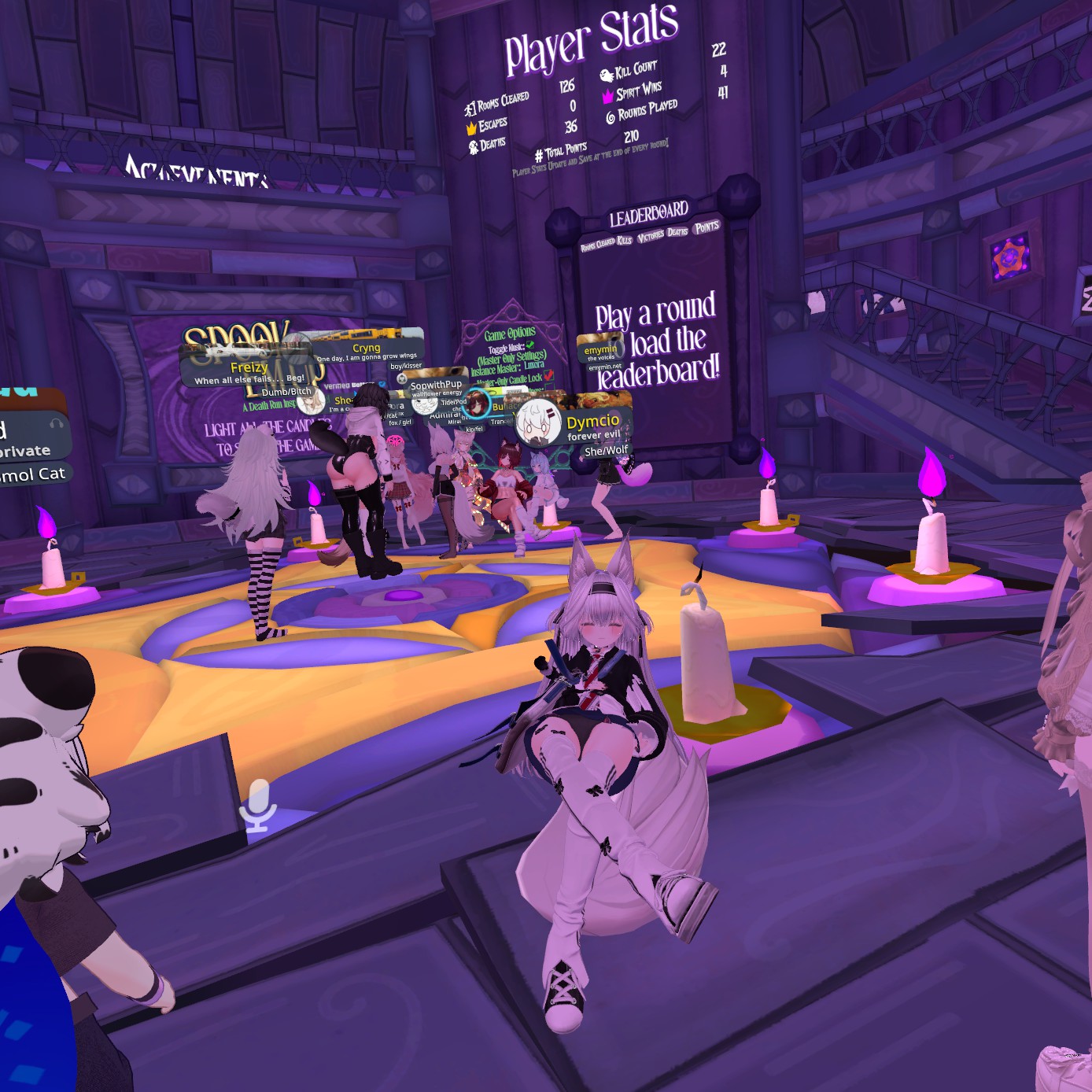The height and width of the screenshot is (1092, 1092).
Task: Open SopwithPup's nameplate
Action: (436, 386)
